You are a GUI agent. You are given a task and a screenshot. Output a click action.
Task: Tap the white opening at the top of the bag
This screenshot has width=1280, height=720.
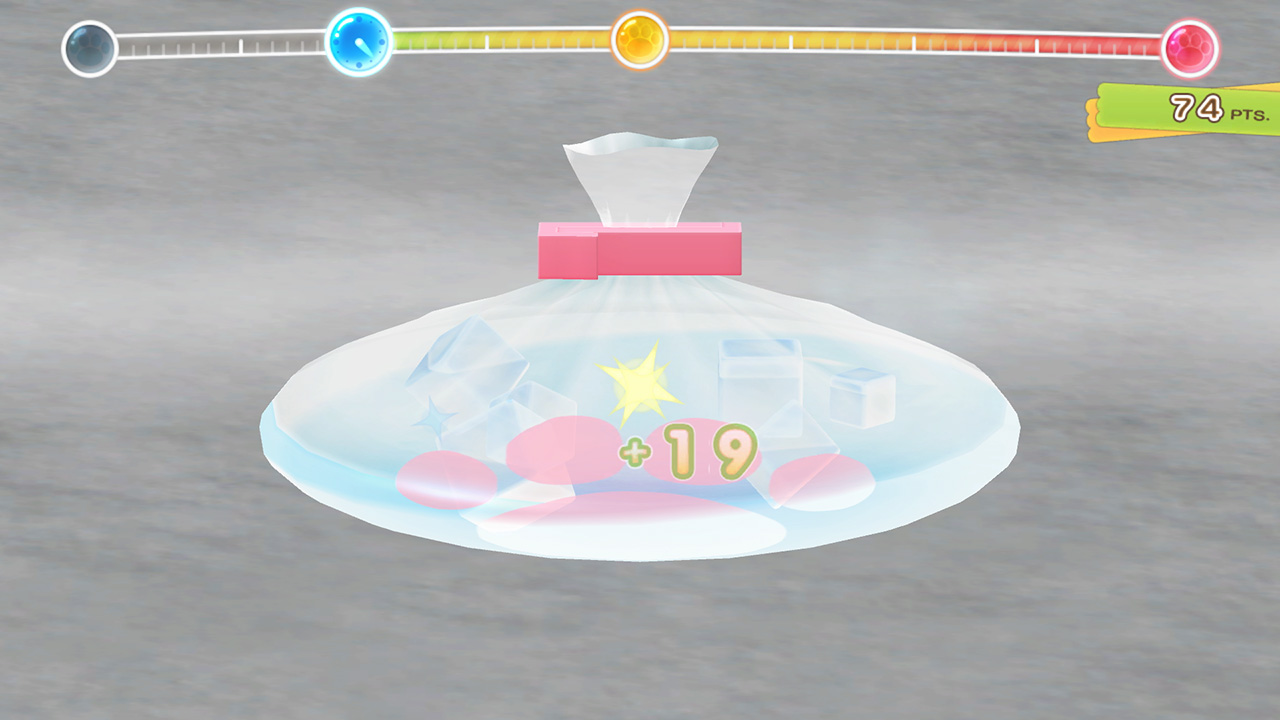pyautogui.click(x=640, y=172)
